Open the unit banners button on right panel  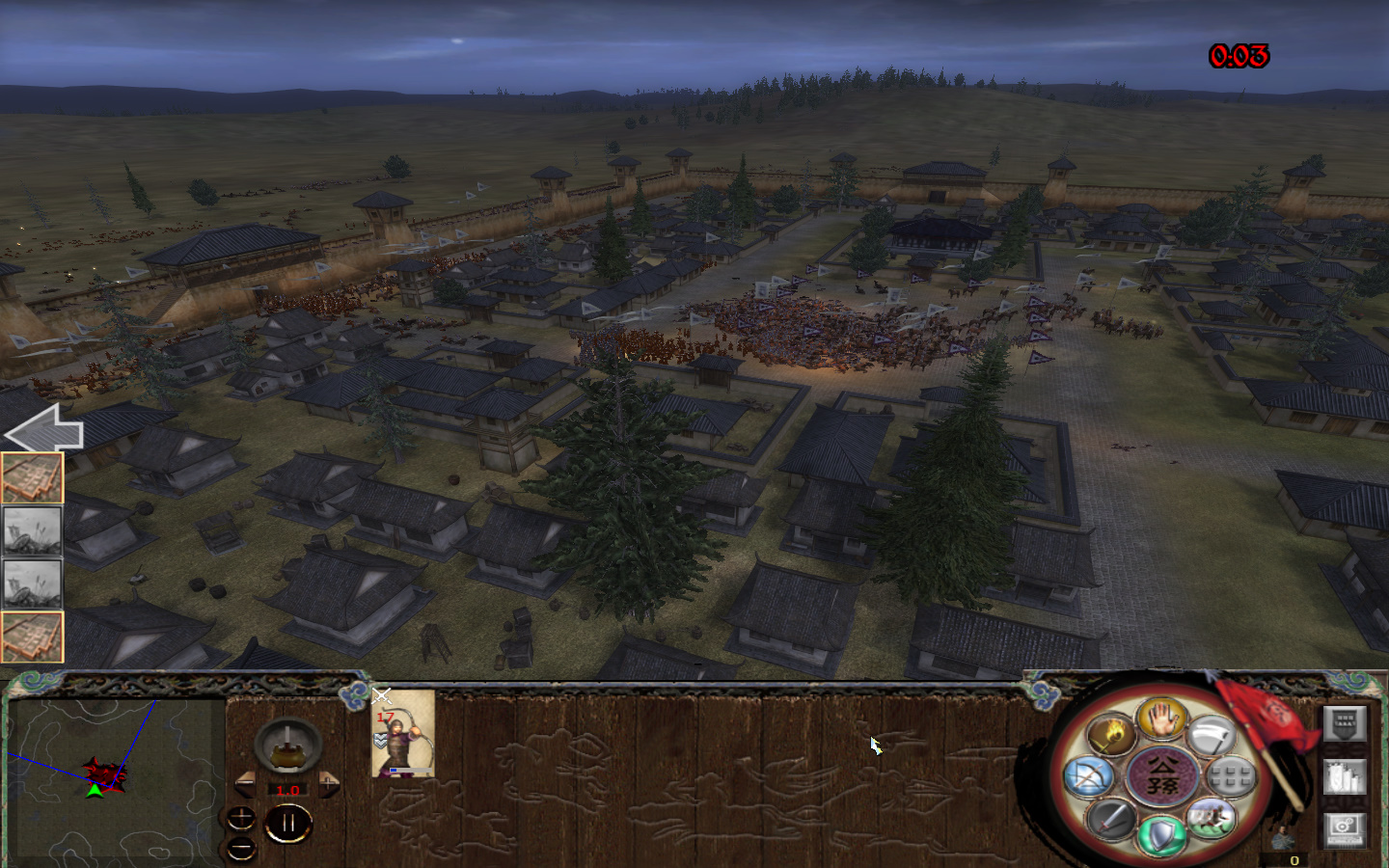tap(1346, 724)
